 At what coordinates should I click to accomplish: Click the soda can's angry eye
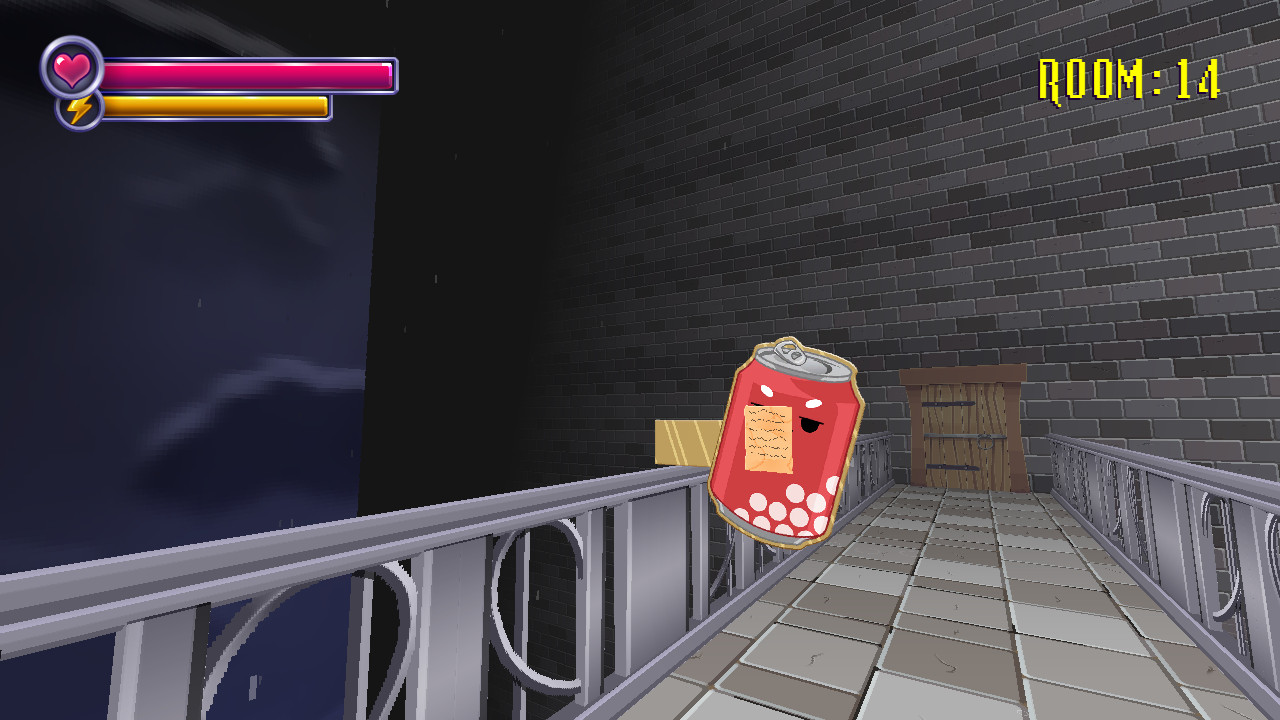pyautogui.click(x=810, y=426)
